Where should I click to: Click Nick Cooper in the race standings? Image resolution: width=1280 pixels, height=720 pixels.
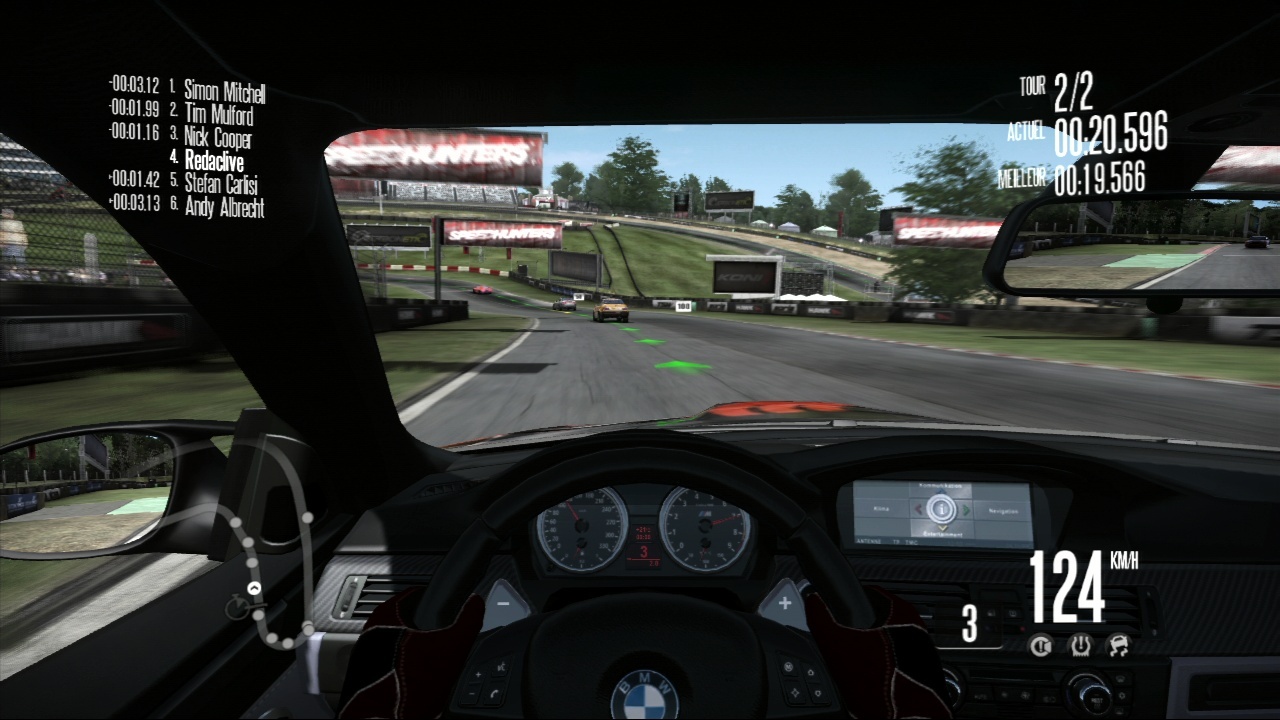click(x=217, y=137)
